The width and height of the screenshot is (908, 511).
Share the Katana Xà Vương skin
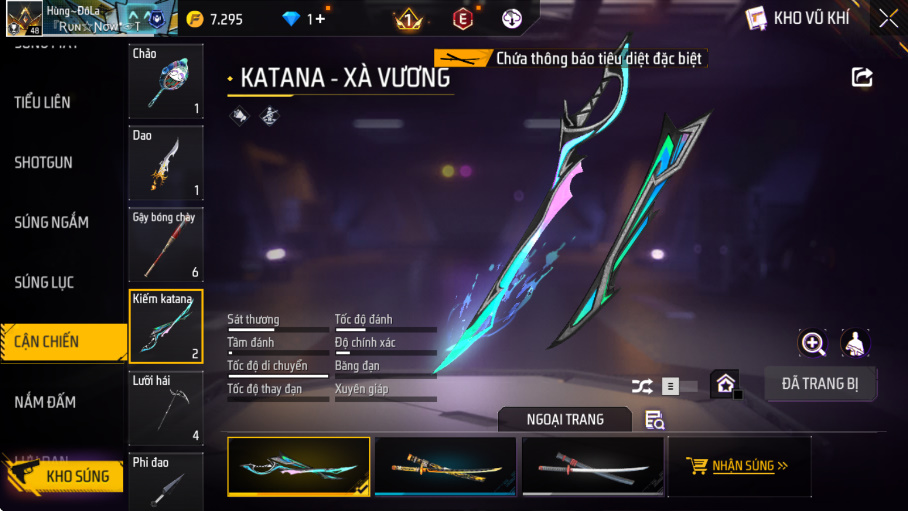(862, 77)
